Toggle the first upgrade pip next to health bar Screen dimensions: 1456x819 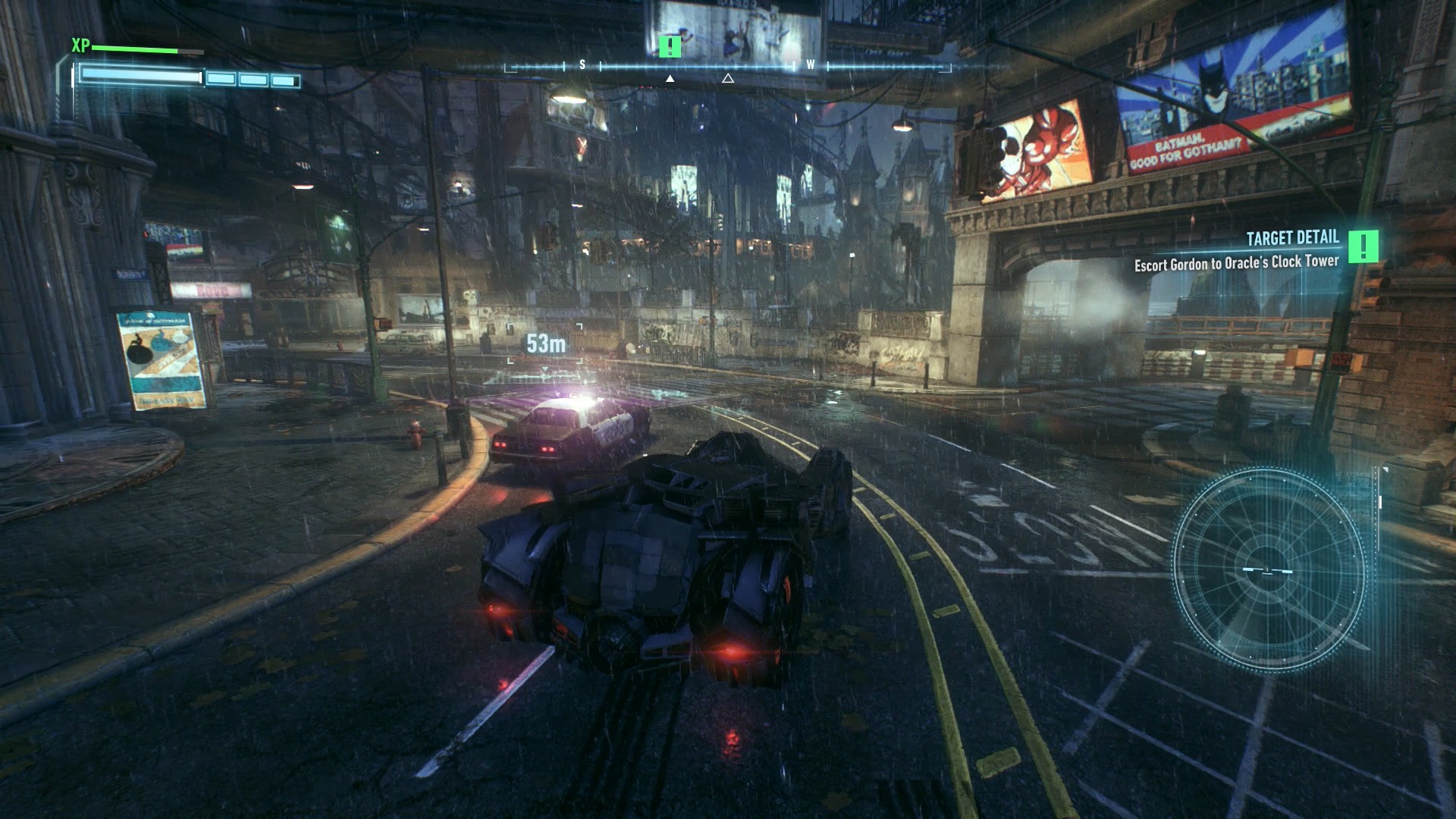click(x=220, y=78)
